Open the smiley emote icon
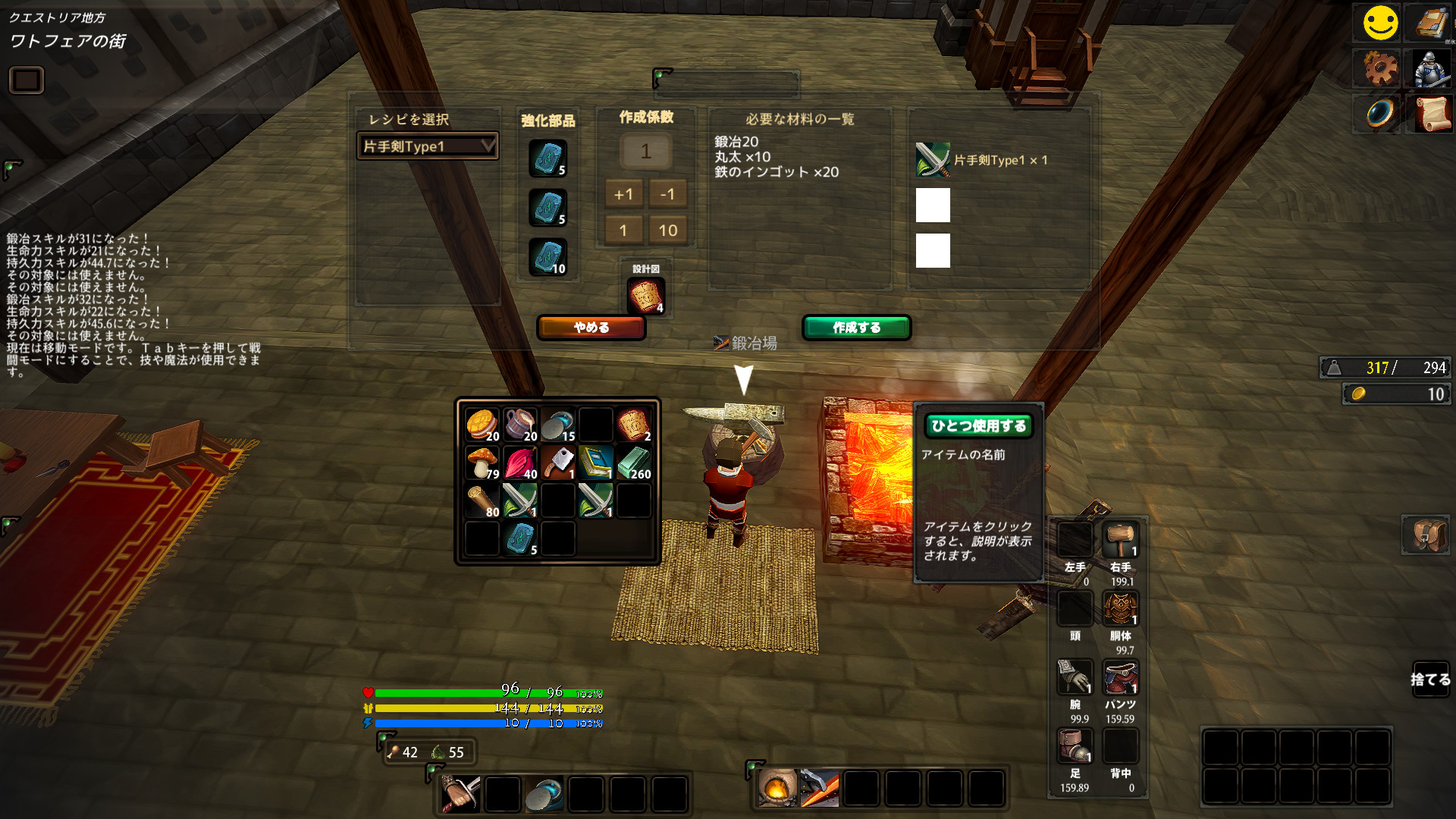Viewport: 1456px width, 819px height. 1379,23
